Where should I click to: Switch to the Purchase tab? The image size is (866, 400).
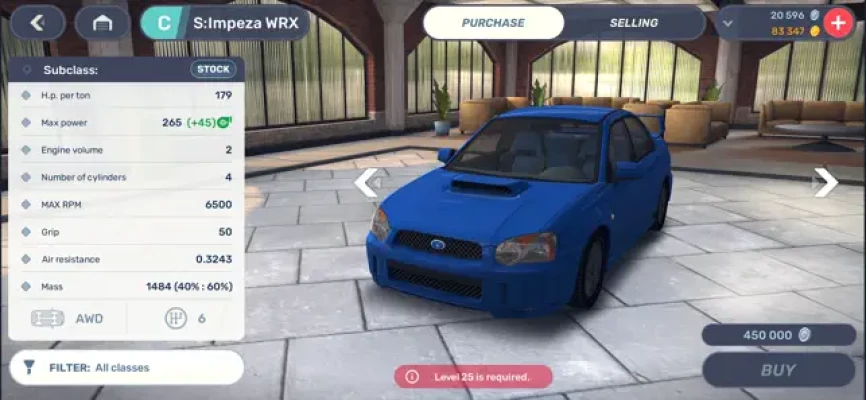click(x=494, y=22)
